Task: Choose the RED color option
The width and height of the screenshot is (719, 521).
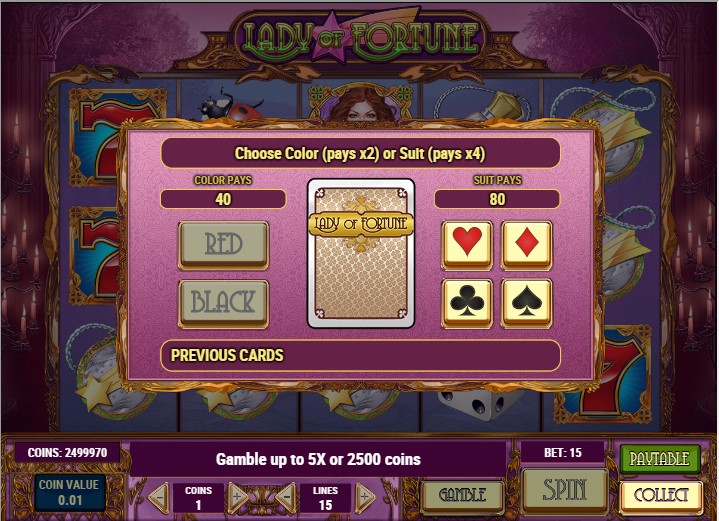Action: click(x=223, y=245)
